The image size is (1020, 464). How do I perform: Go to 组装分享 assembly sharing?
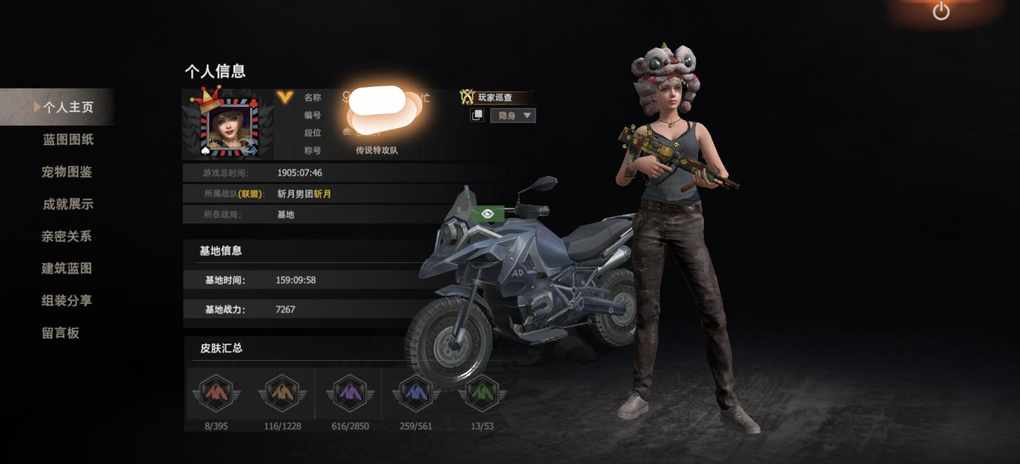click(x=67, y=300)
